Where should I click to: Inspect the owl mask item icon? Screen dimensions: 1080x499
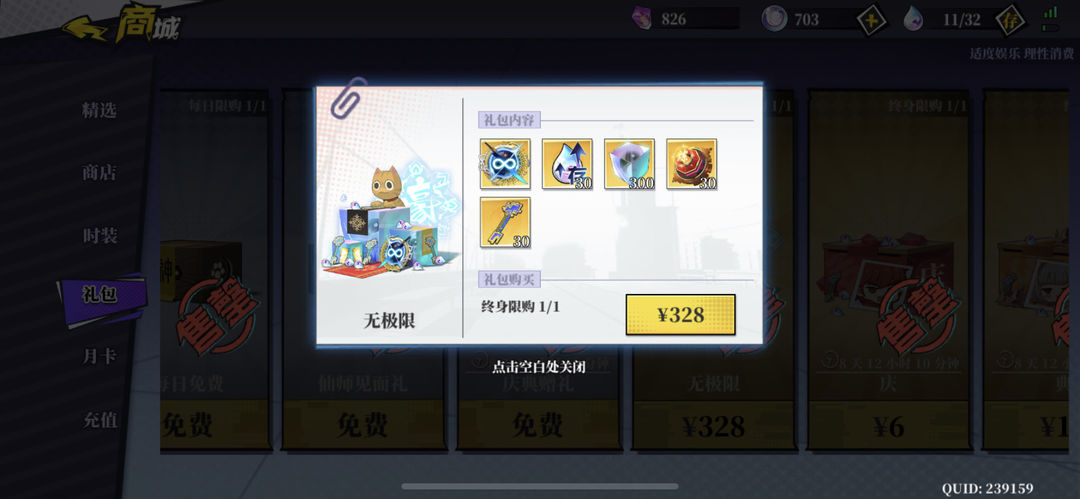pos(505,164)
